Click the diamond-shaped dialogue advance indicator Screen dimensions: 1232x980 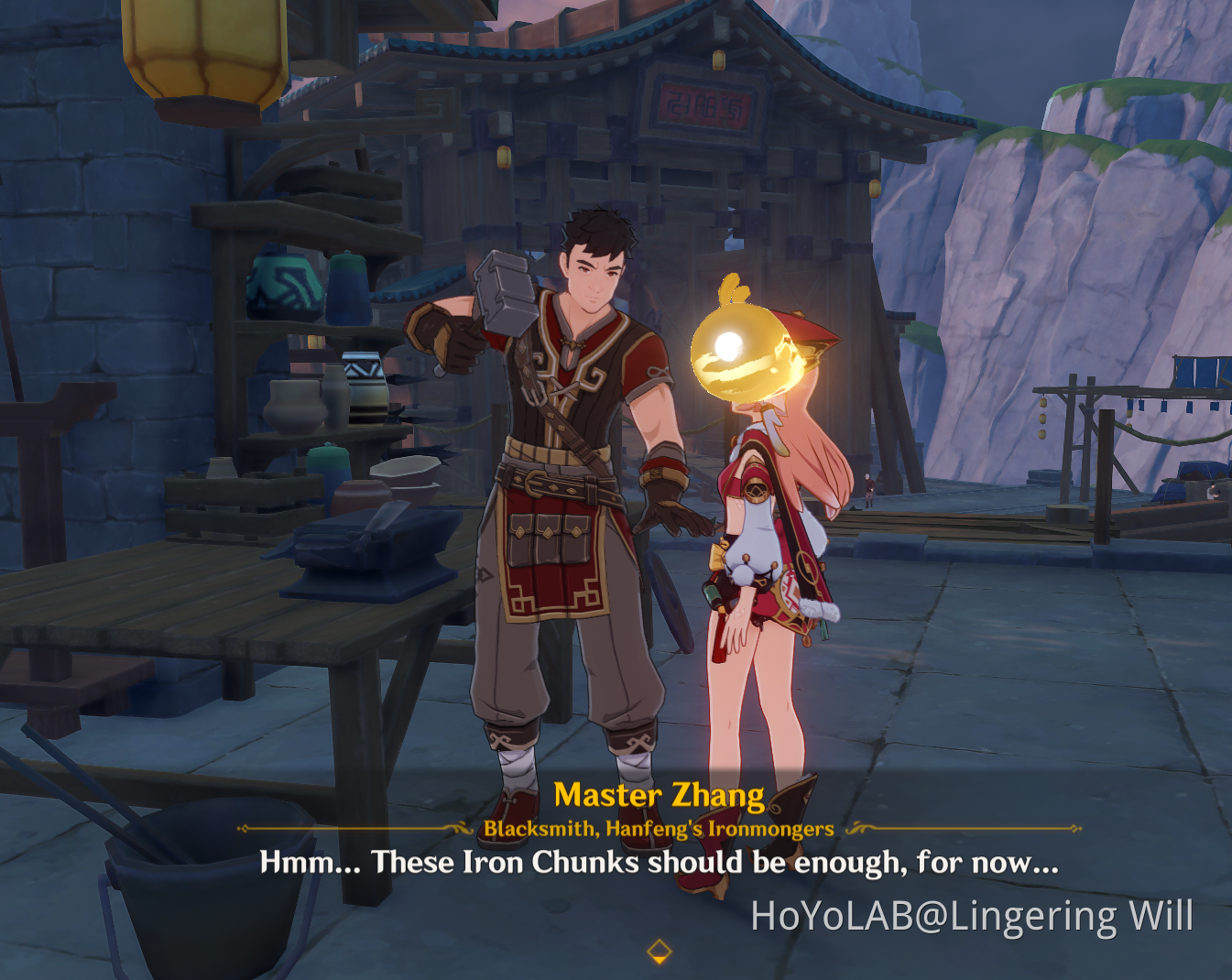[661, 950]
